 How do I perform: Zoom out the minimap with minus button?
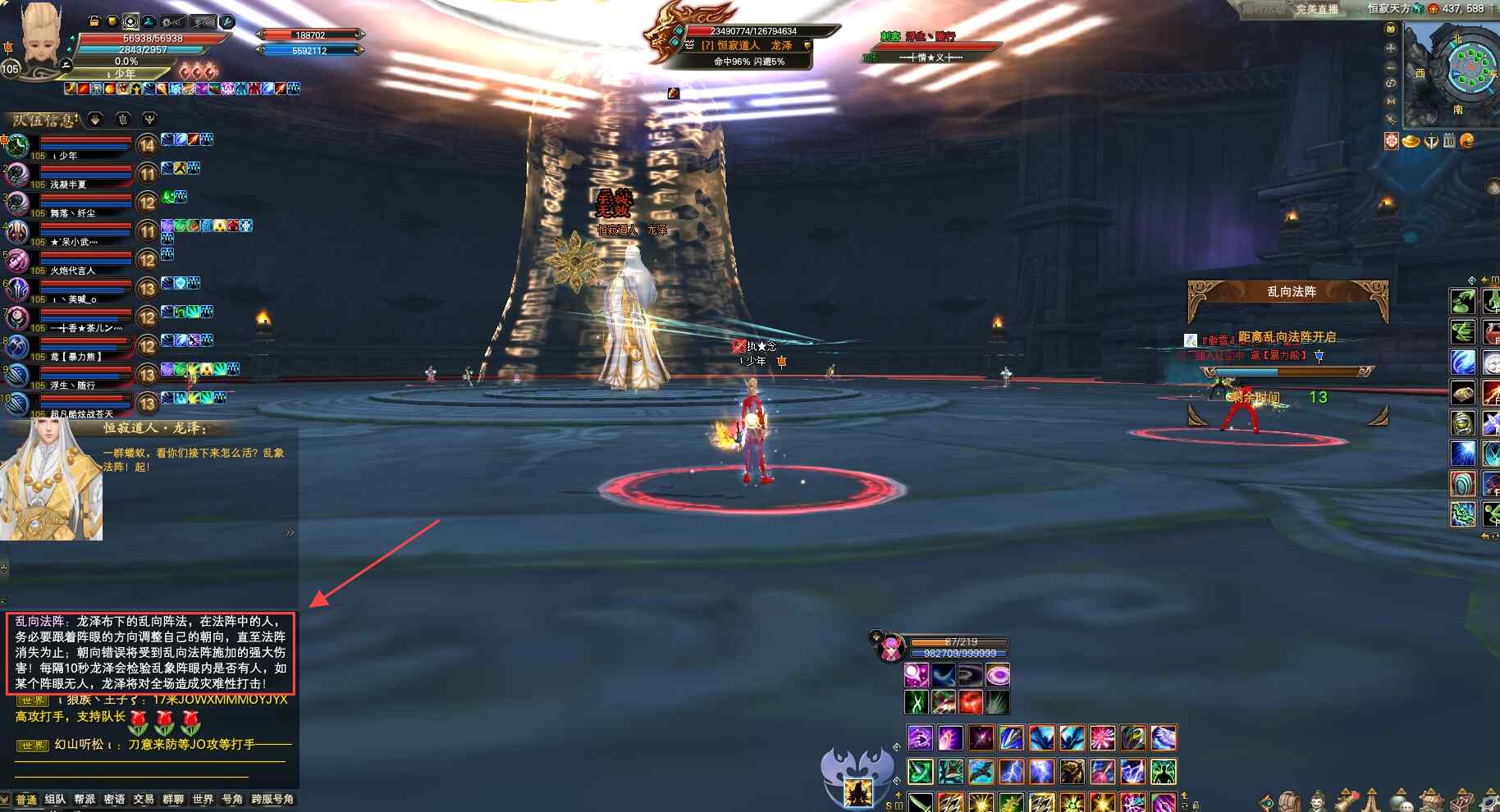coord(1391,66)
